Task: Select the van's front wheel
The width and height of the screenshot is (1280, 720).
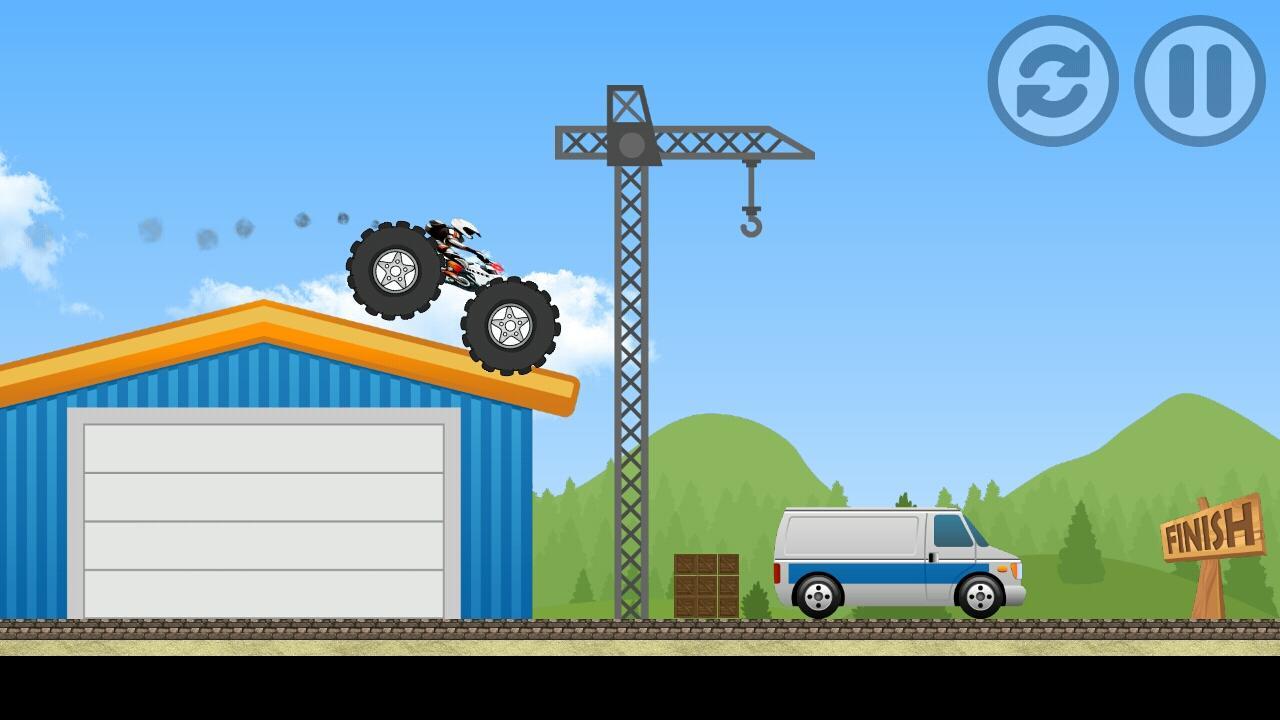Action: click(x=982, y=594)
